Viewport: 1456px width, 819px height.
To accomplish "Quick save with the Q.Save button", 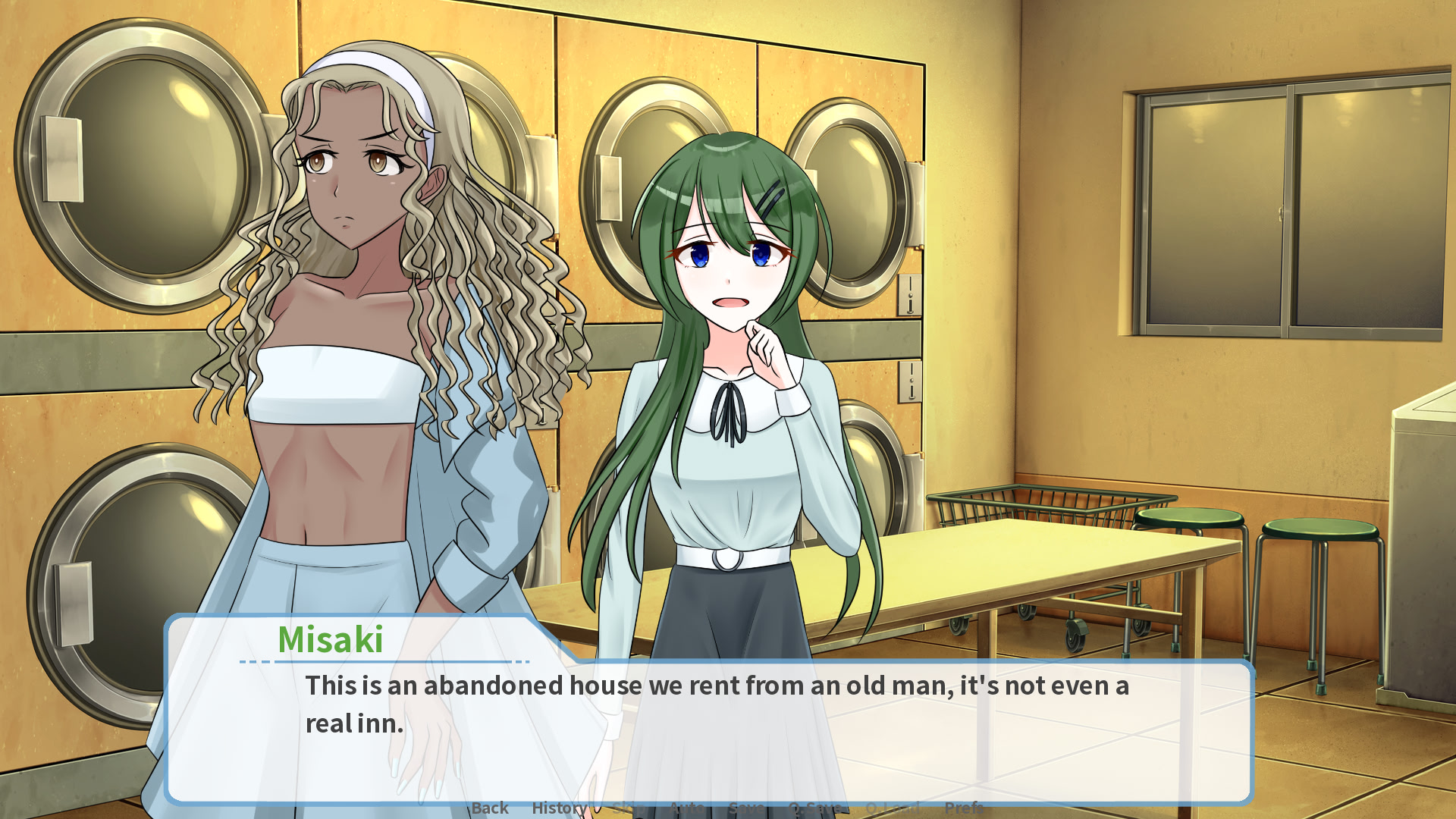I will point(814,808).
